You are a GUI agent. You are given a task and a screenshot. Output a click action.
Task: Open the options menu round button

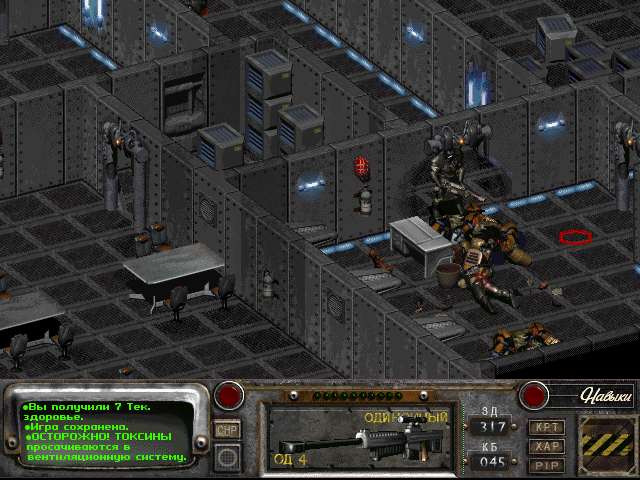pyautogui.click(x=228, y=455)
